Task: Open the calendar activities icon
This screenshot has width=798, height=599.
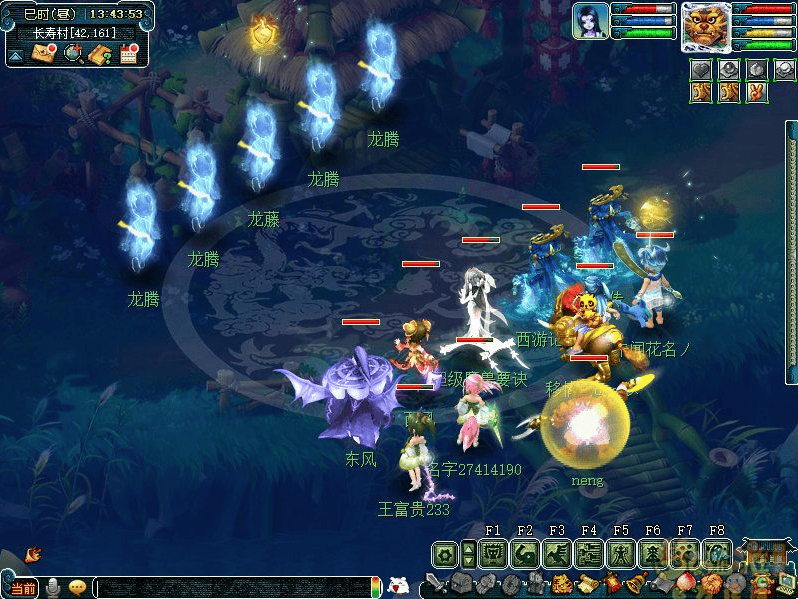Action: pyautogui.click(x=128, y=54)
